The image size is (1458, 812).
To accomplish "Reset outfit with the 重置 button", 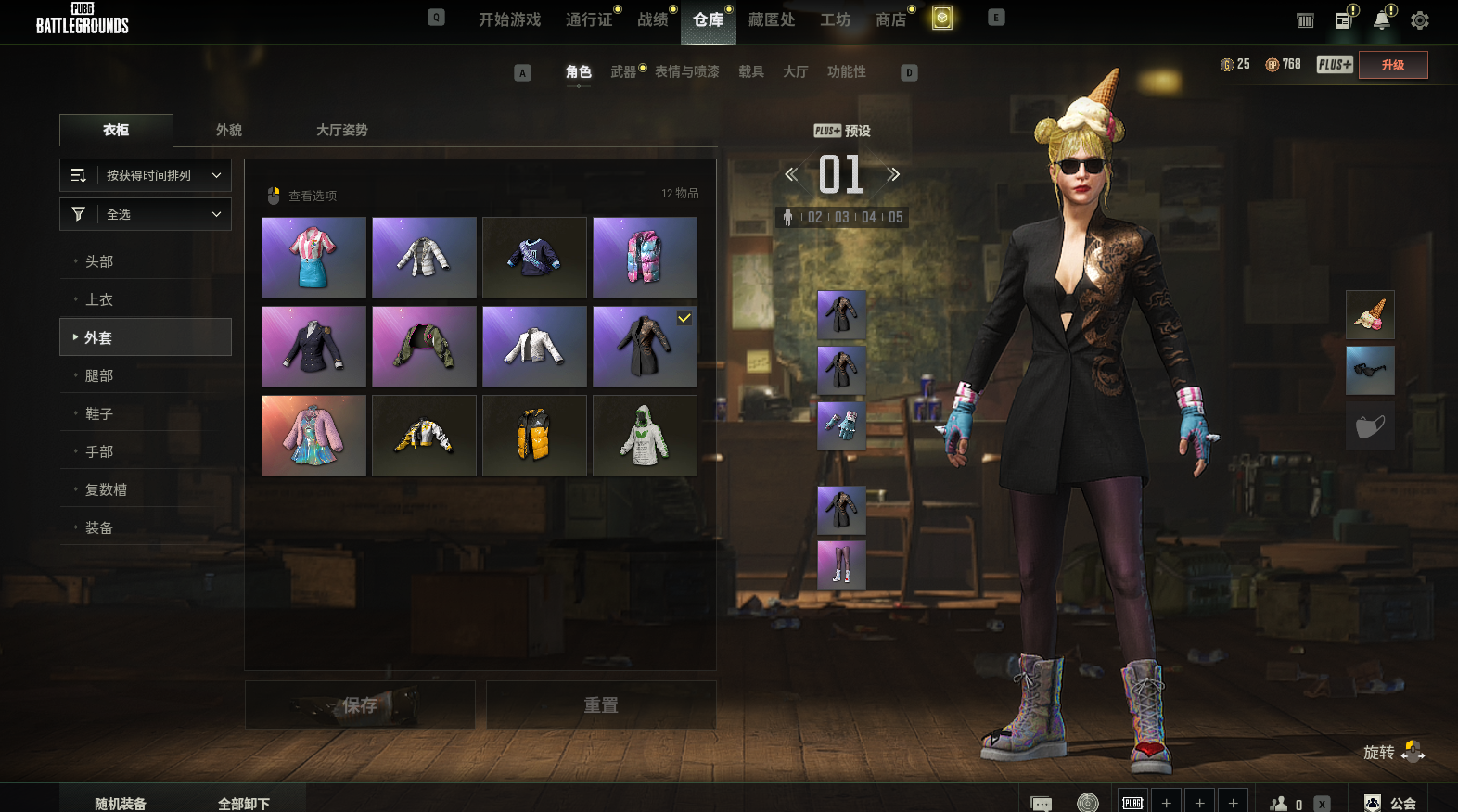I will 600,705.
